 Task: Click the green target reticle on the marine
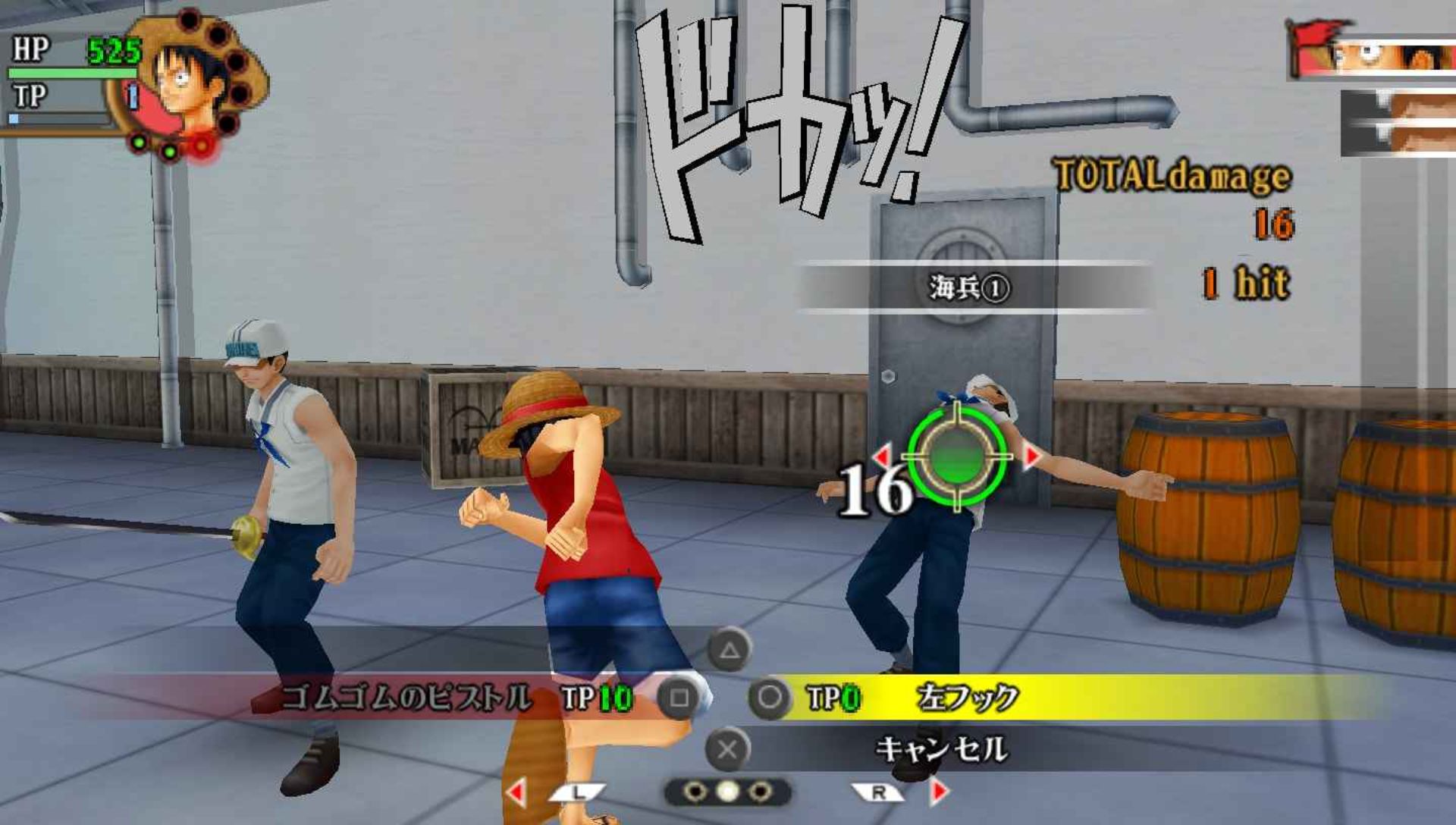(957, 456)
